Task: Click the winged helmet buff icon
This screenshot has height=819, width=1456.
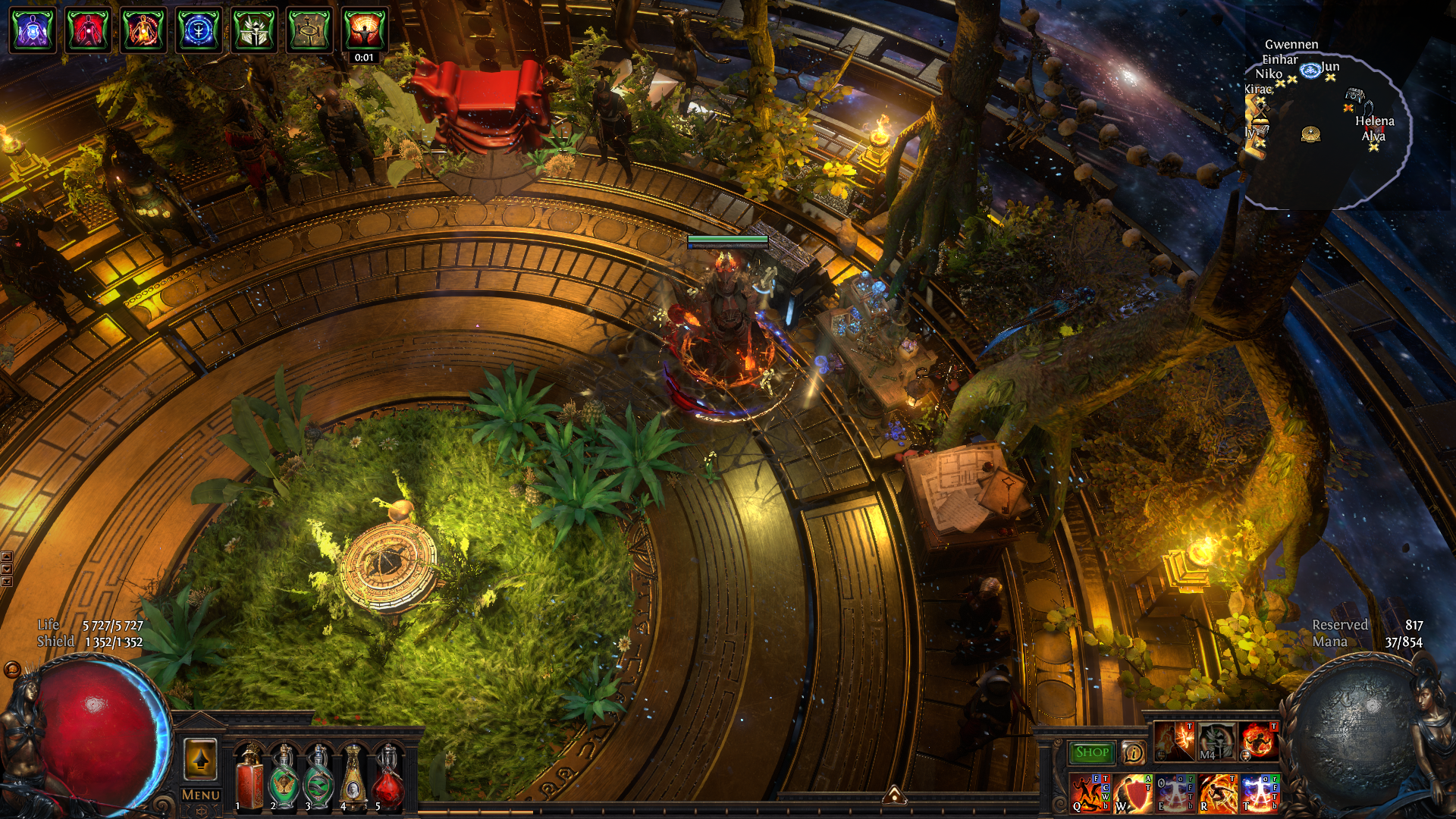Action: [254, 30]
